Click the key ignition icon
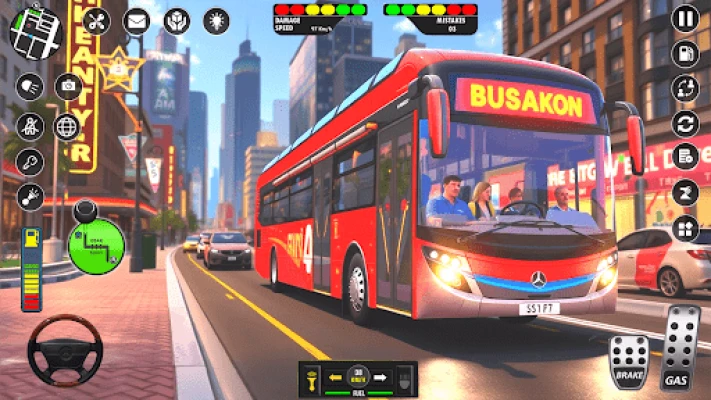711x400 pixels. pyautogui.click(x=29, y=164)
